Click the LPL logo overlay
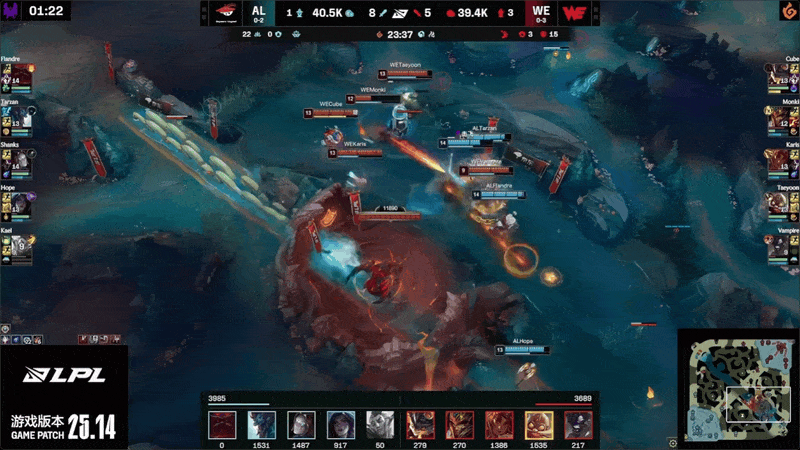This screenshot has height=450, width=800. pos(64,376)
